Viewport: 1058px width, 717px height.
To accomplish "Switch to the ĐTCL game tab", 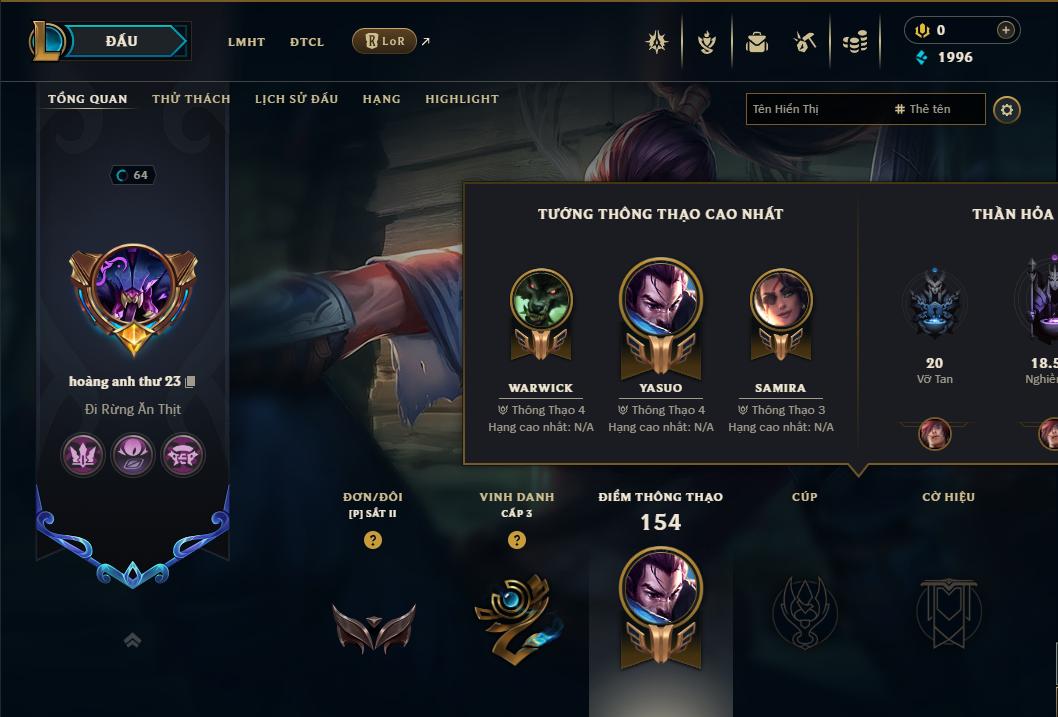I will 307,42.
